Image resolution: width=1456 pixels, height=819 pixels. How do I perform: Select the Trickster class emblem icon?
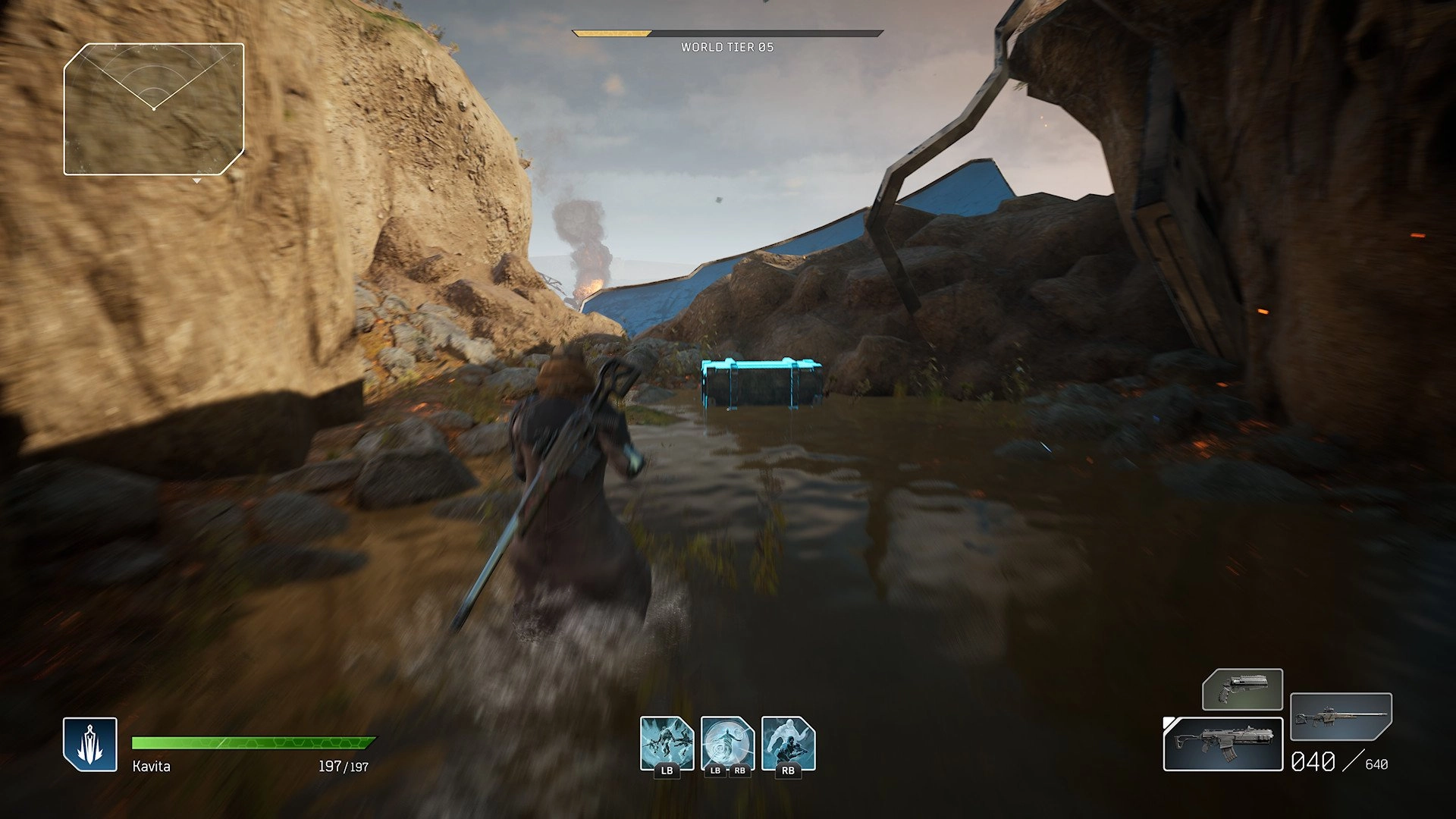pos(90,743)
